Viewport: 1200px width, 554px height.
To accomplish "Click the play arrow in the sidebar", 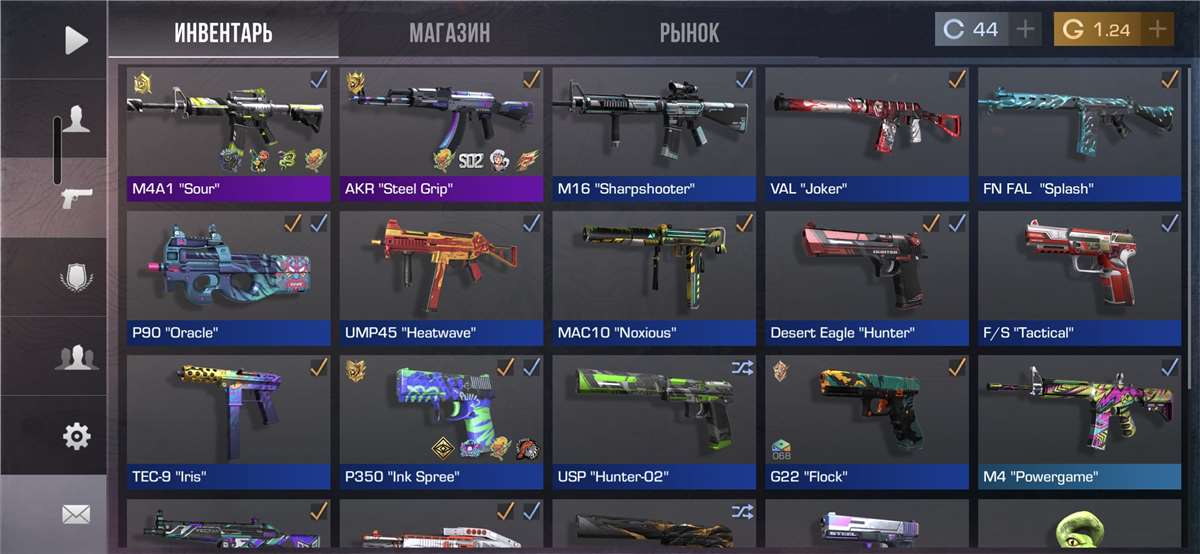I will point(76,40).
